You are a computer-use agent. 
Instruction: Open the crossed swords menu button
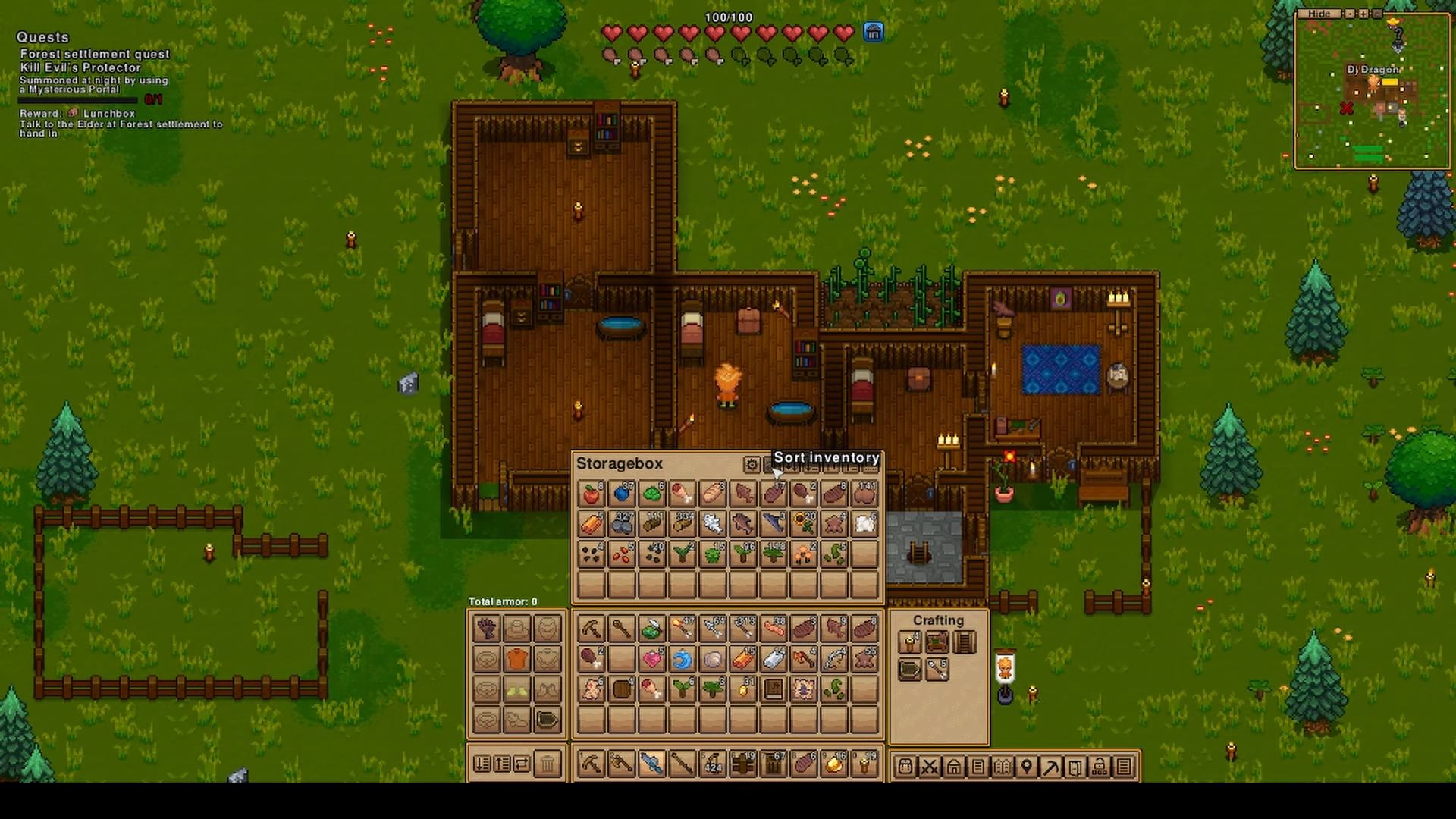(929, 767)
